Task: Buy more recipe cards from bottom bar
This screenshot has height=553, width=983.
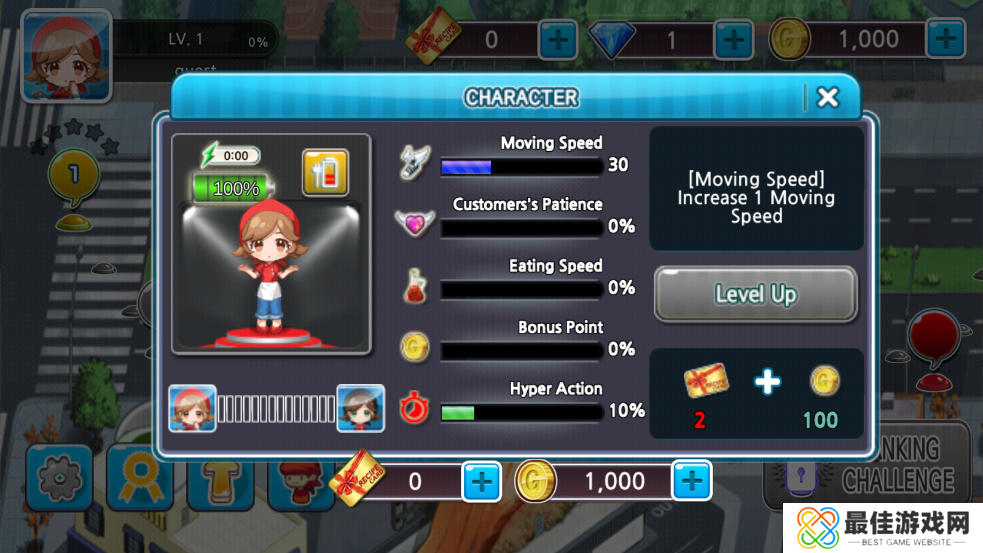Action: (x=481, y=482)
